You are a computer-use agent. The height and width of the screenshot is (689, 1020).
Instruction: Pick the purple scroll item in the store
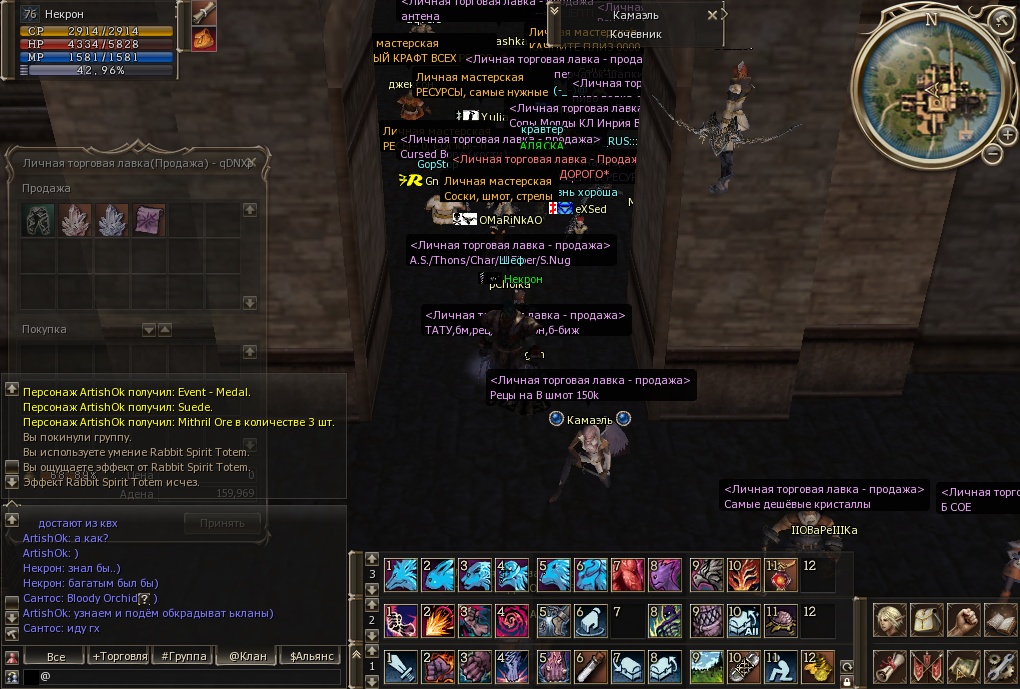click(x=150, y=219)
